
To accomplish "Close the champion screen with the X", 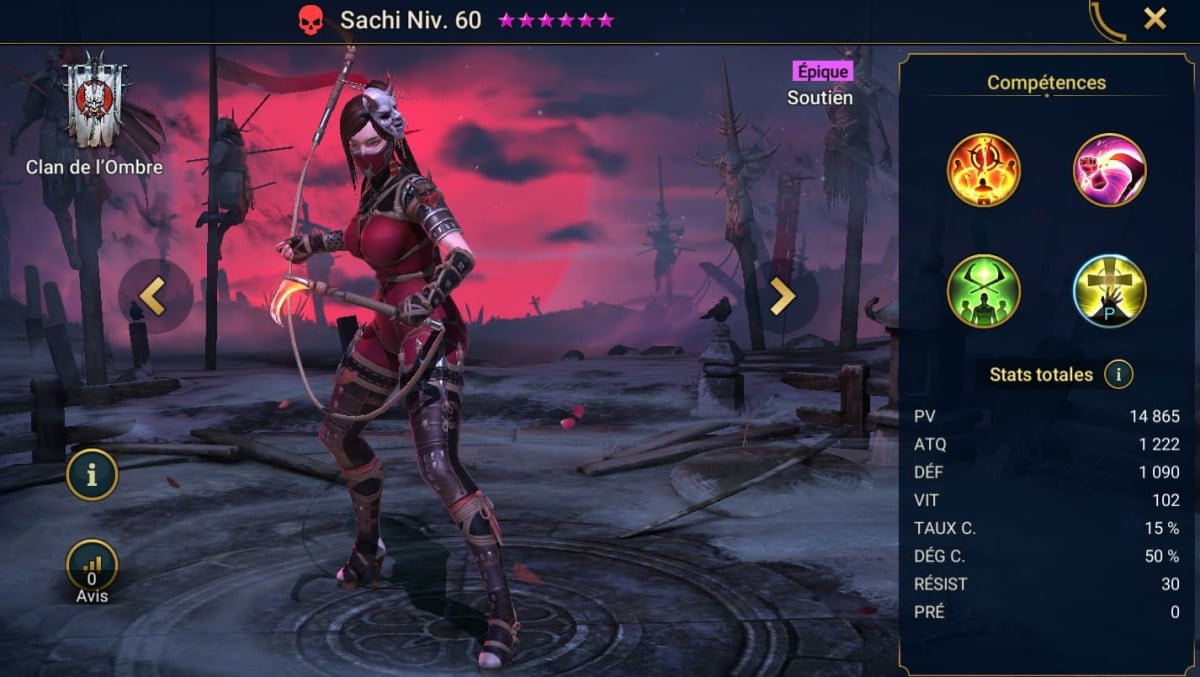I will tap(1155, 19).
